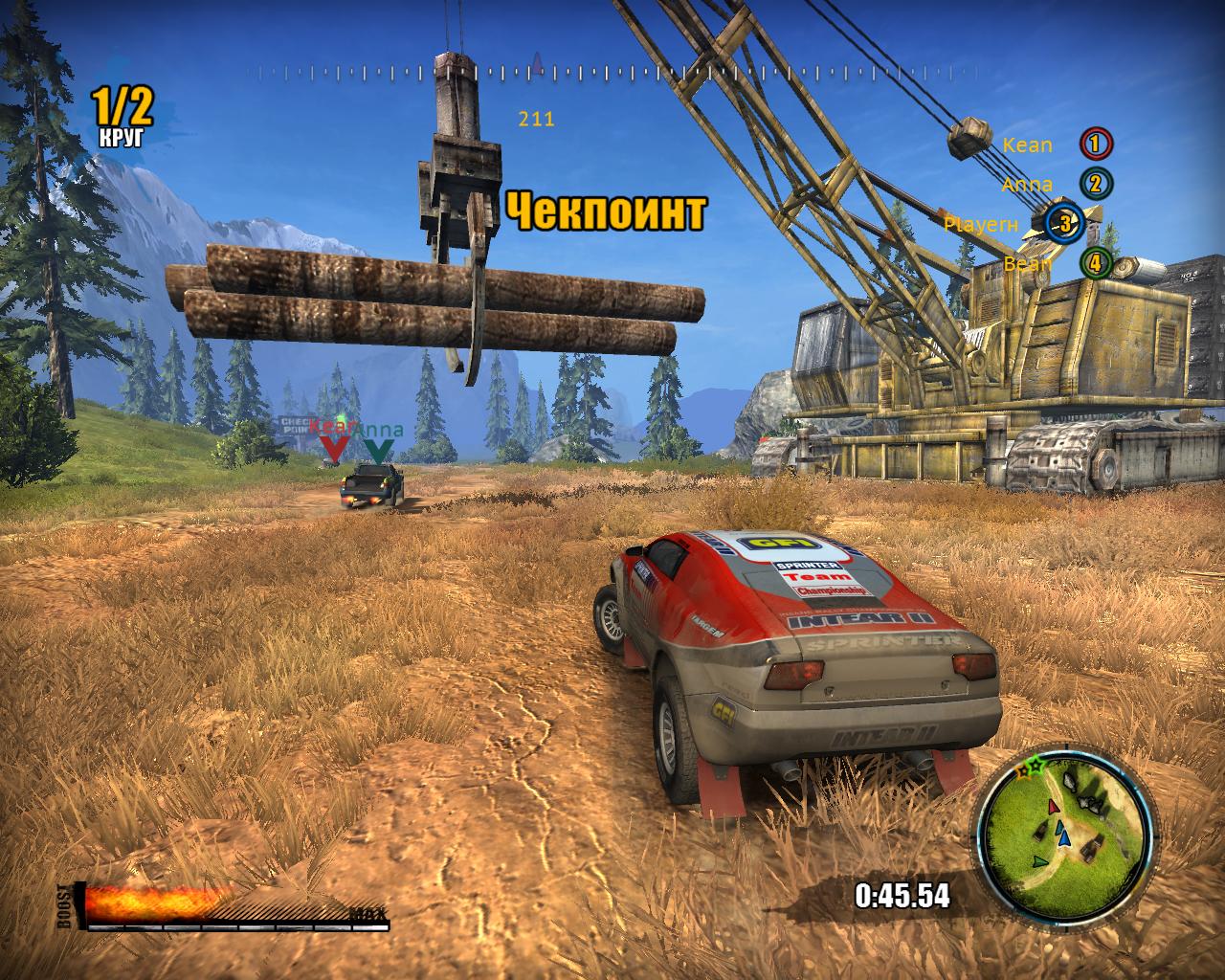Select Anna's second place position badge
Screen dimensions: 1225x980
tap(1096, 184)
